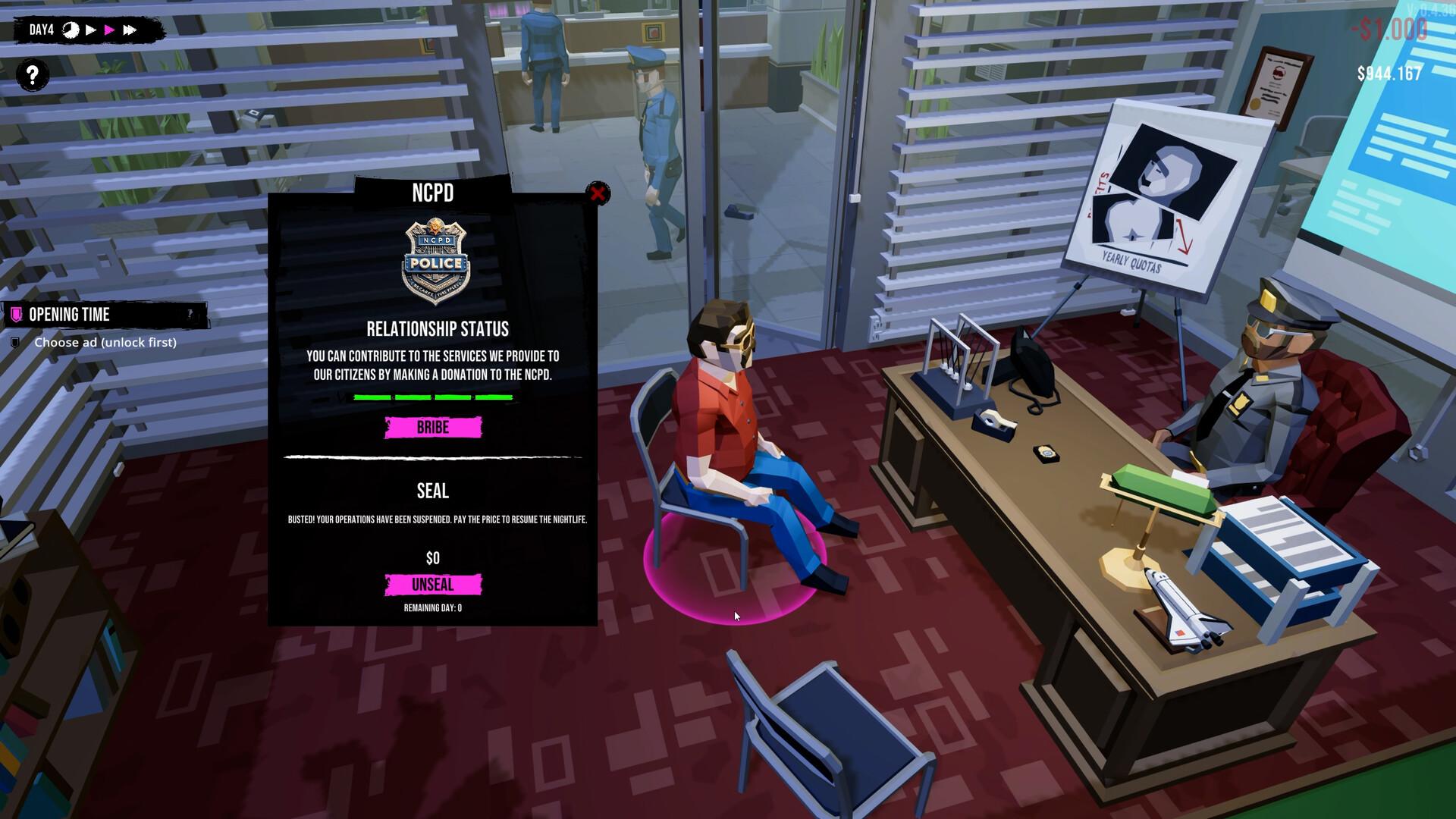Select the Choose ad objective entry
The height and width of the screenshot is (819, 1456).
point(105,343)
